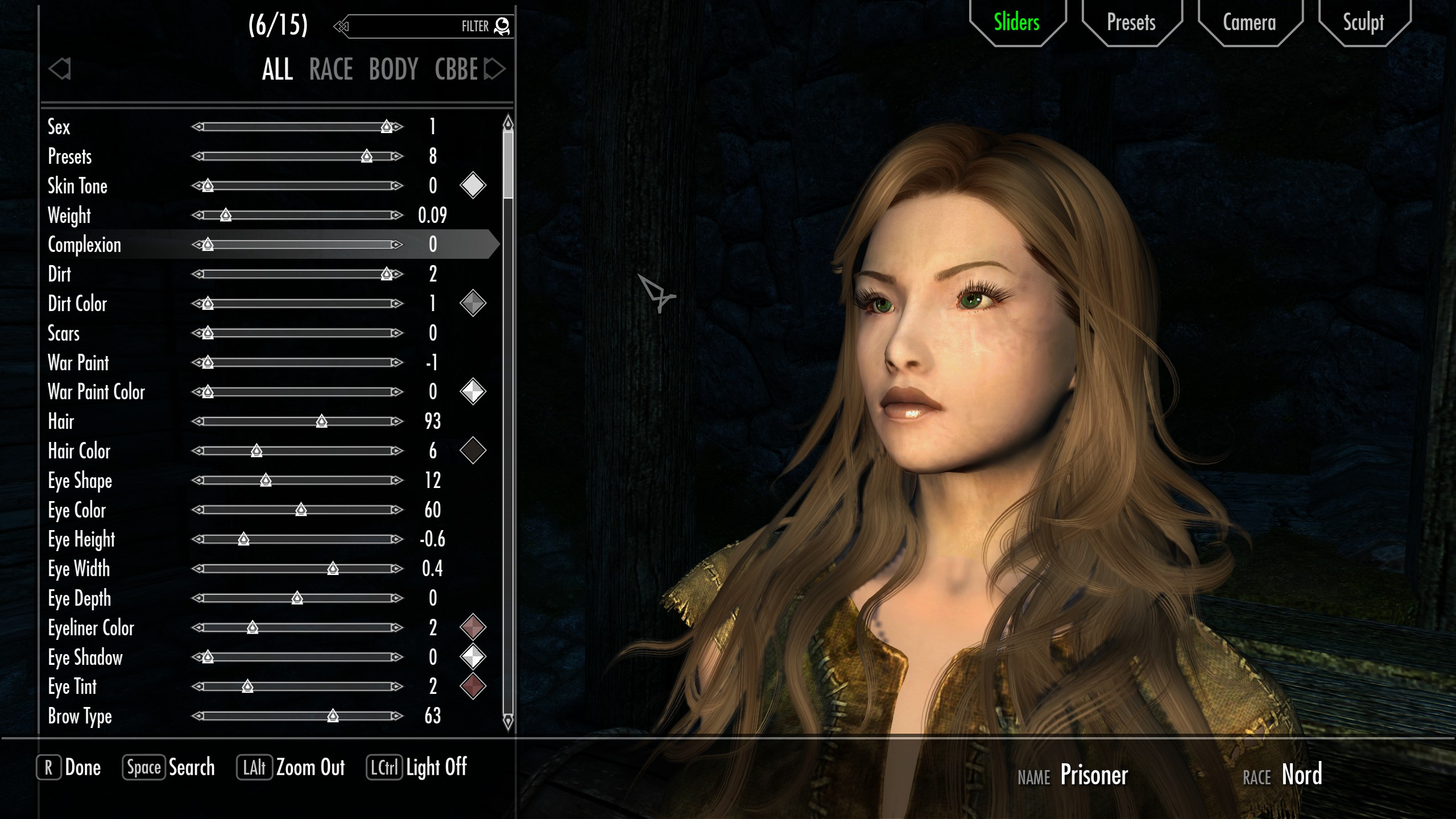Open the Sculpt tab
The width and height of the screenshot is (1456, 819).
pyautogui.click(x=1363, y=23)
